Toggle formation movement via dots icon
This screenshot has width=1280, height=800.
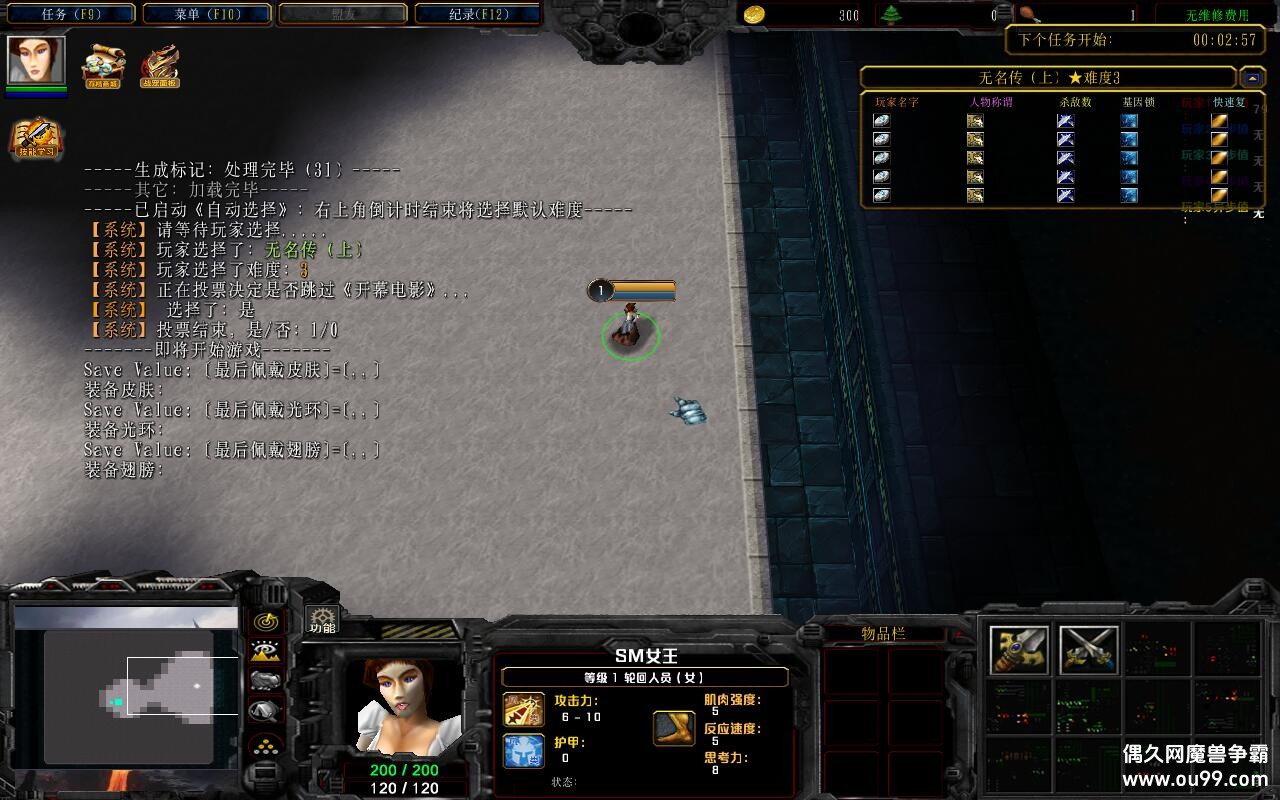coord(266,746)
